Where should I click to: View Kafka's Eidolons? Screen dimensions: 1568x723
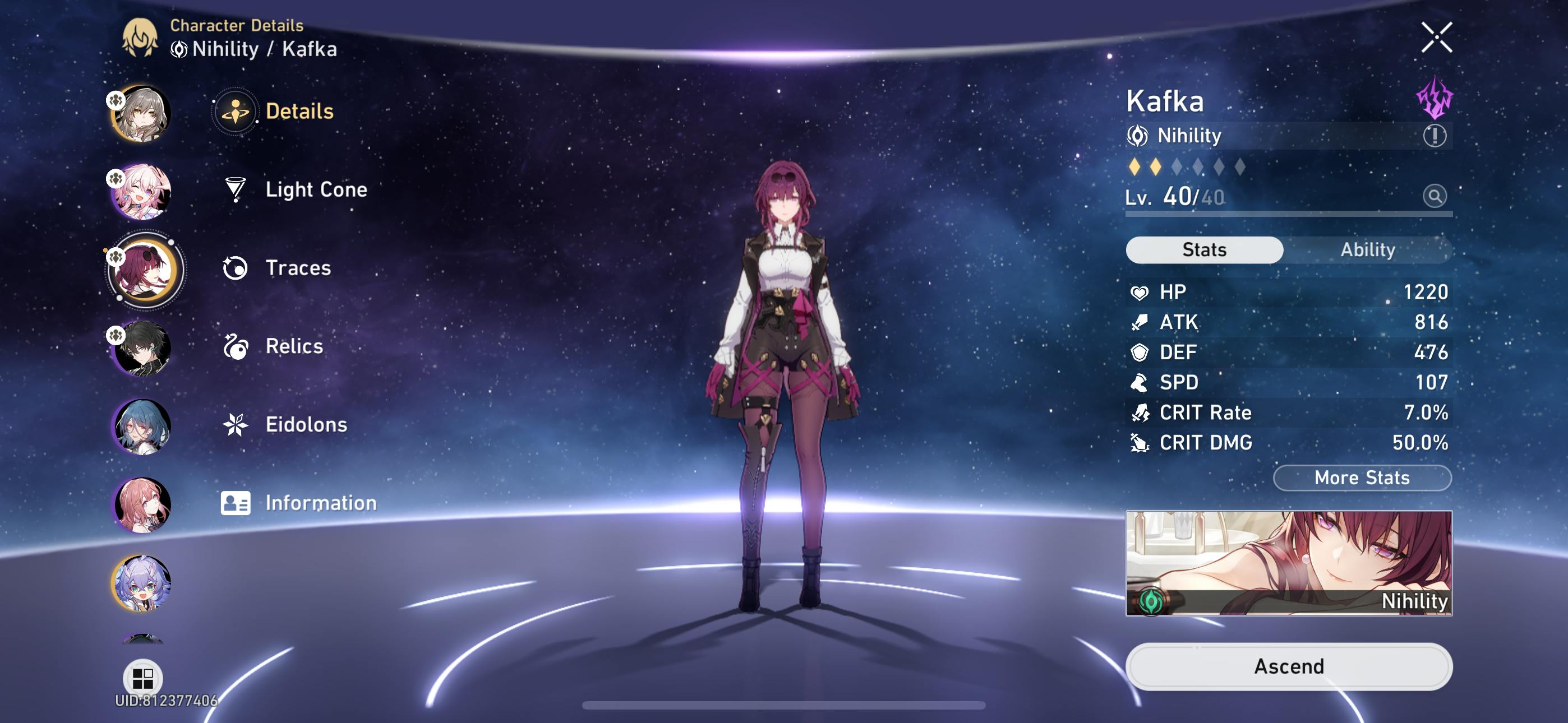[306, 424]
